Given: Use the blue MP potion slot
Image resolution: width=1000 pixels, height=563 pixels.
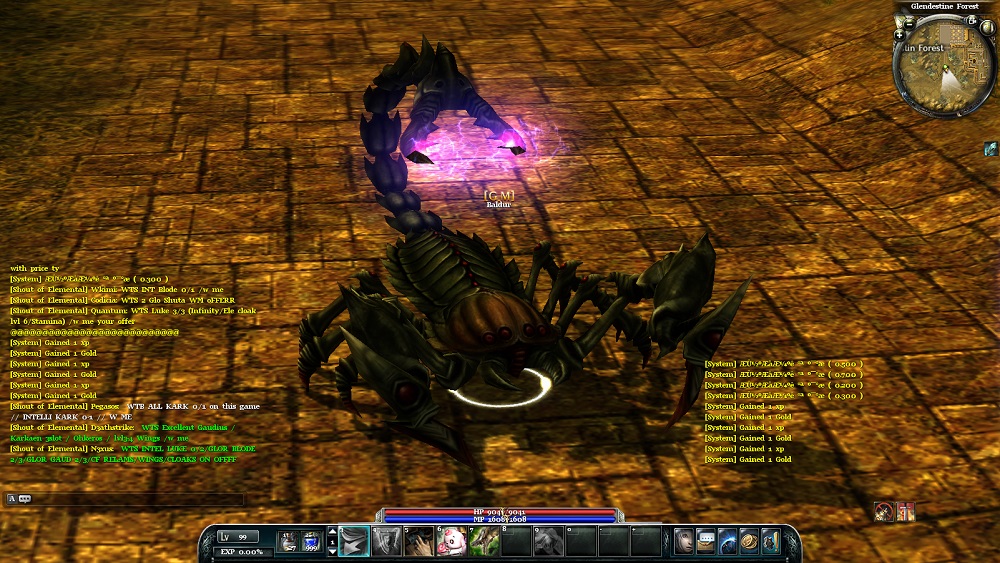Looking at the screenshot, I should pyautogui.click(x=310, y=542).
